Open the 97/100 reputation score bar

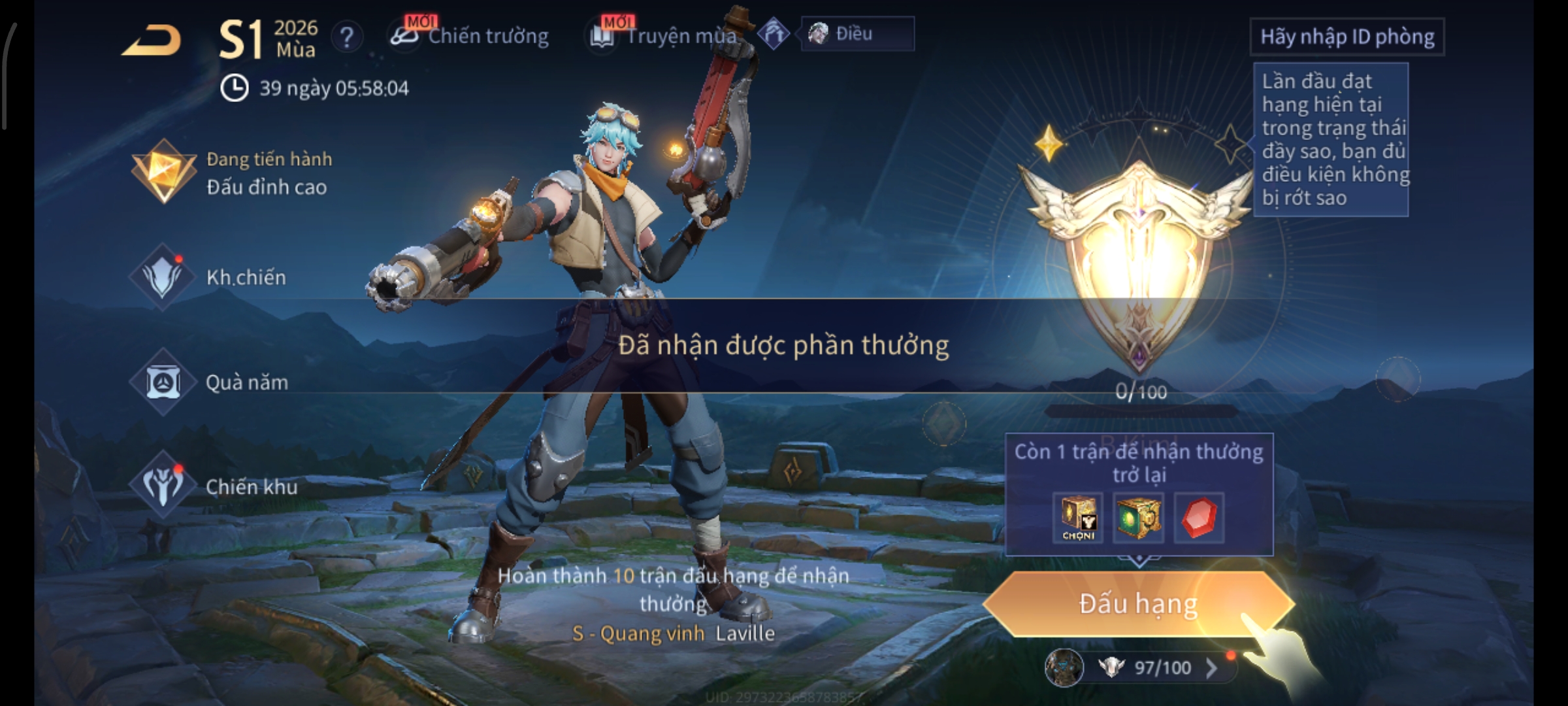click(1150, 667)
